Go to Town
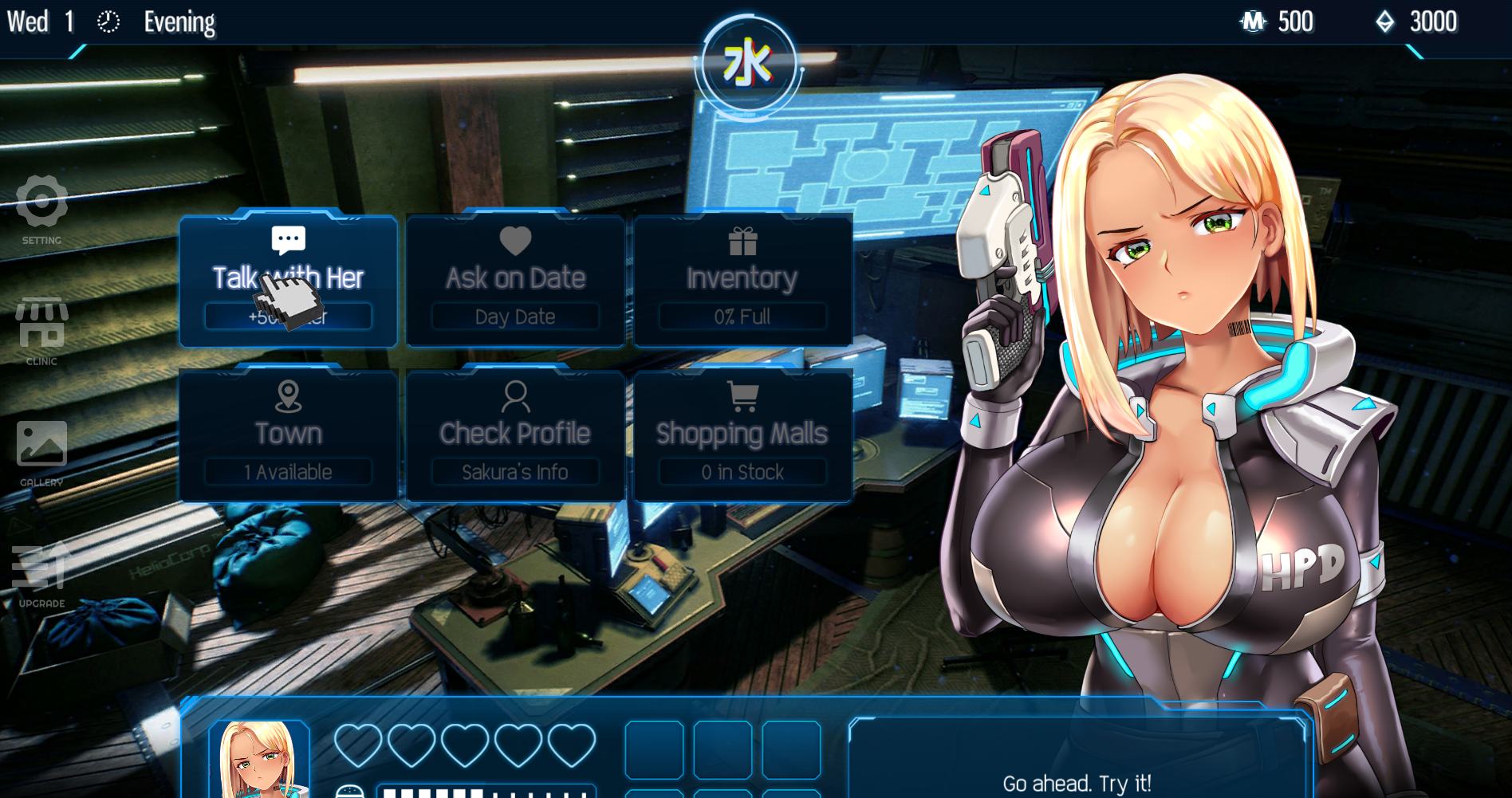This screenshot has width=1512, height=798. 288,434
